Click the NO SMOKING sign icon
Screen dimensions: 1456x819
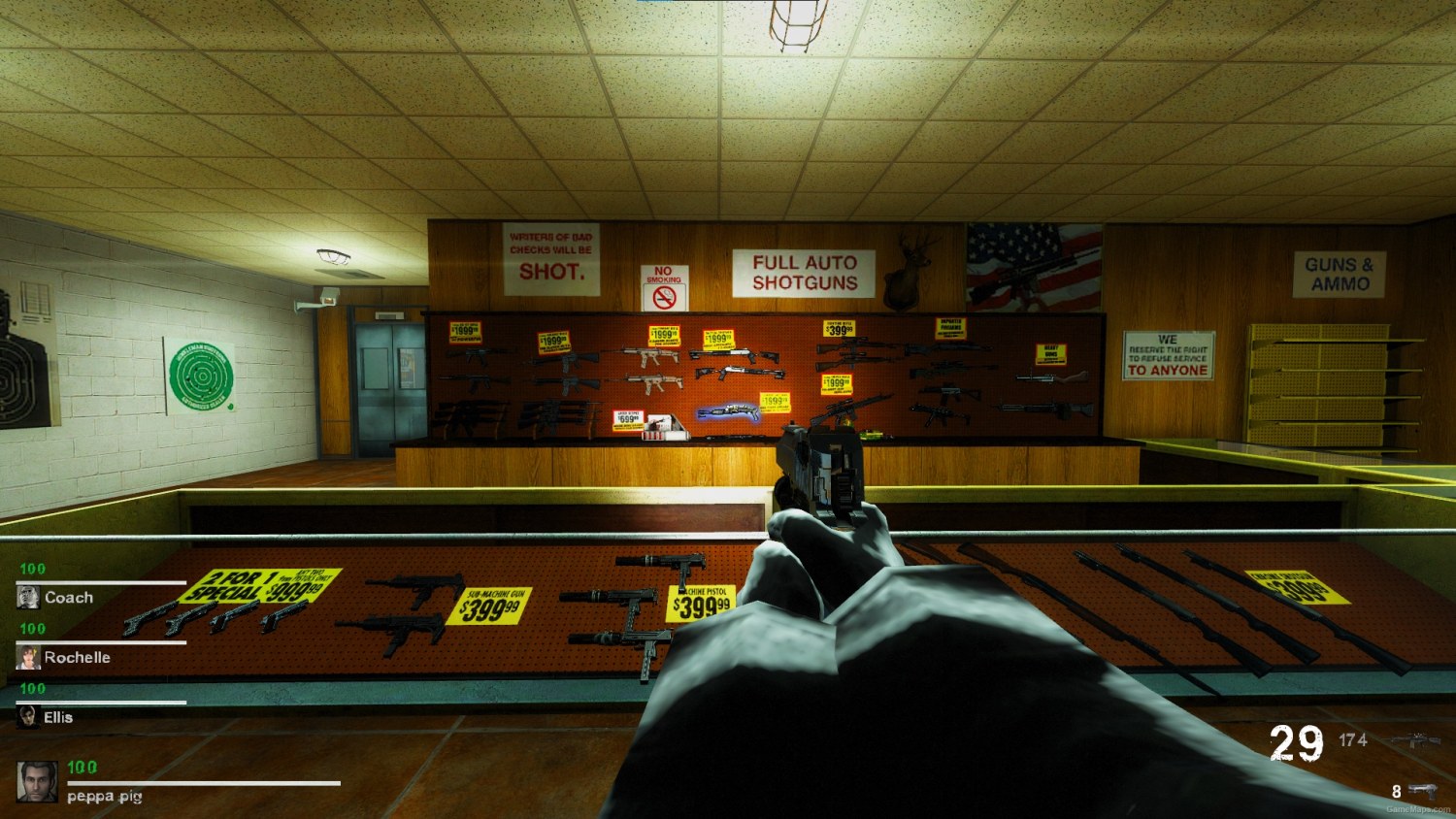(x=667, y=291)
